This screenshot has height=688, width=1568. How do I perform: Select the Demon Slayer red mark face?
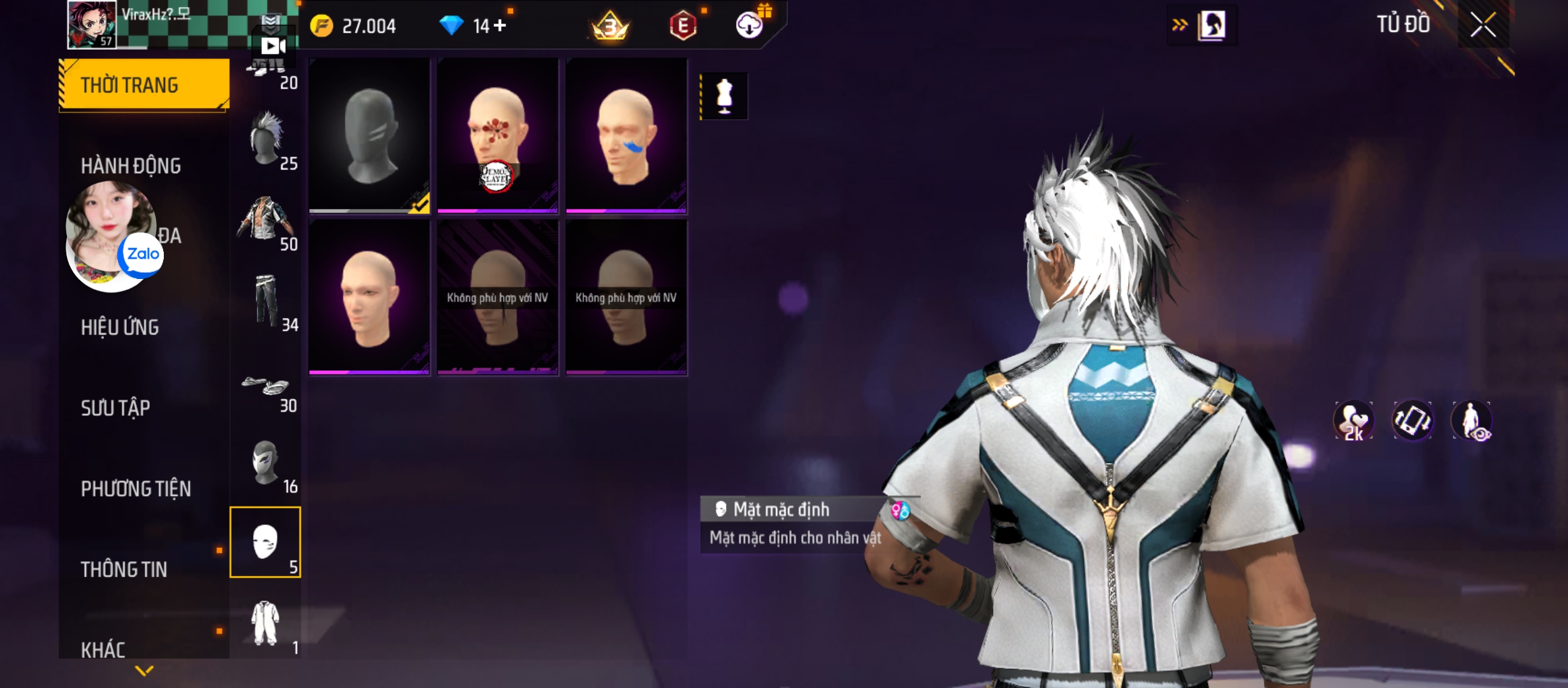498,135
